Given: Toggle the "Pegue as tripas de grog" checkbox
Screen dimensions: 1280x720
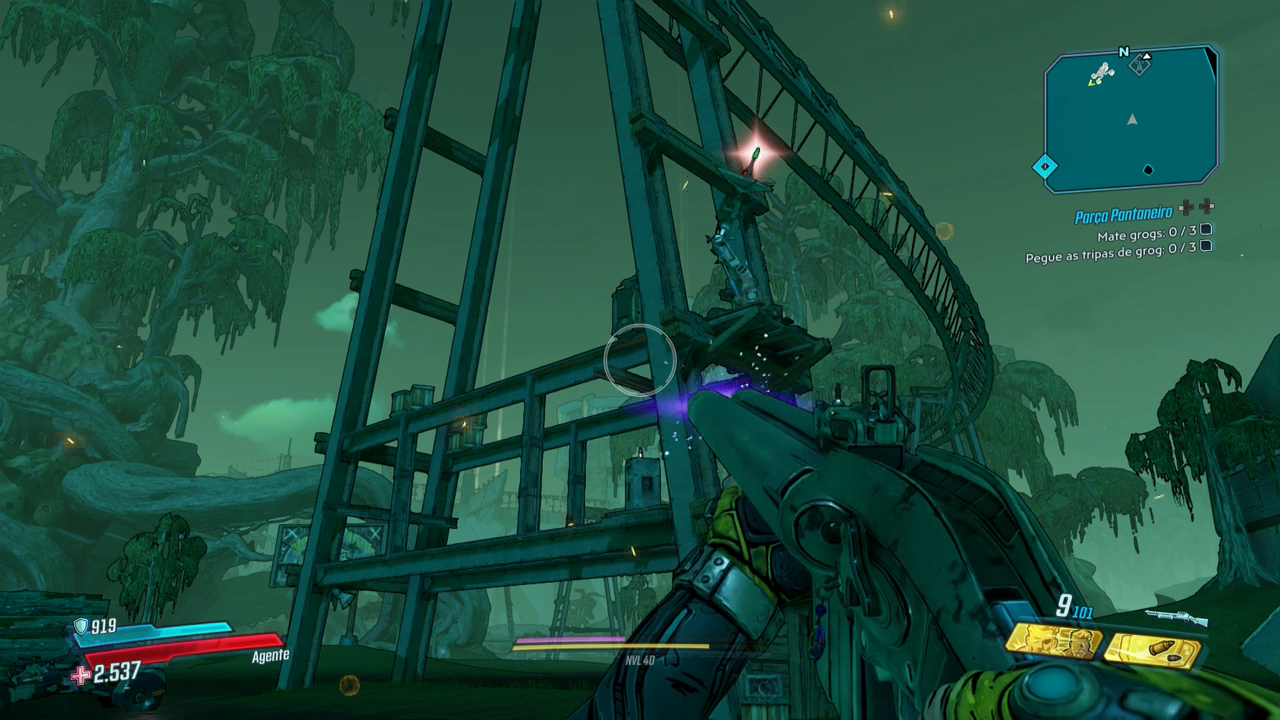Looking at the screenshot, I should click(1206, 247).
